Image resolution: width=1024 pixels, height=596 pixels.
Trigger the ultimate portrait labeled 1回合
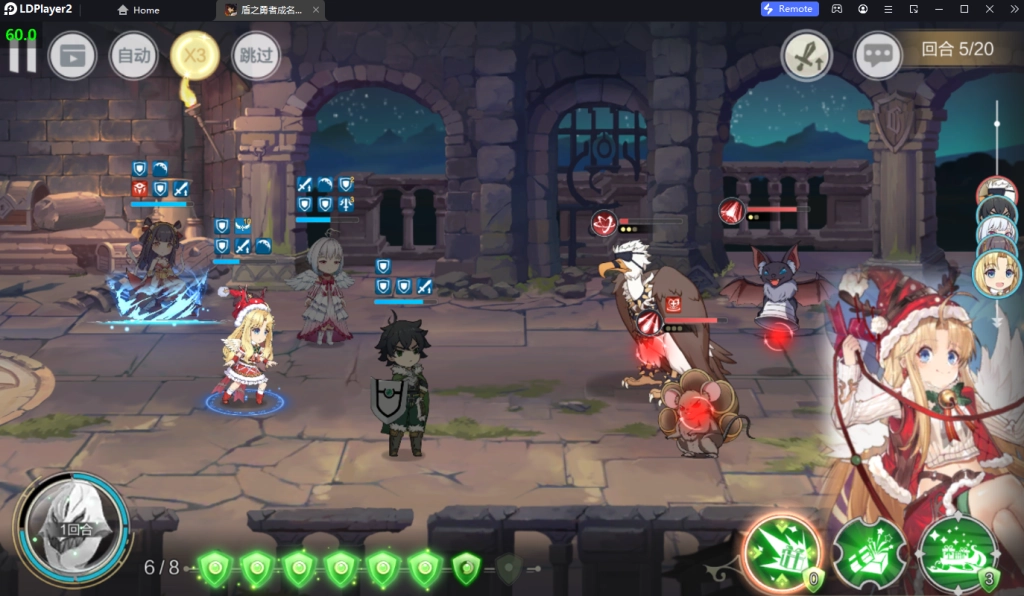(x=72, y=525)
